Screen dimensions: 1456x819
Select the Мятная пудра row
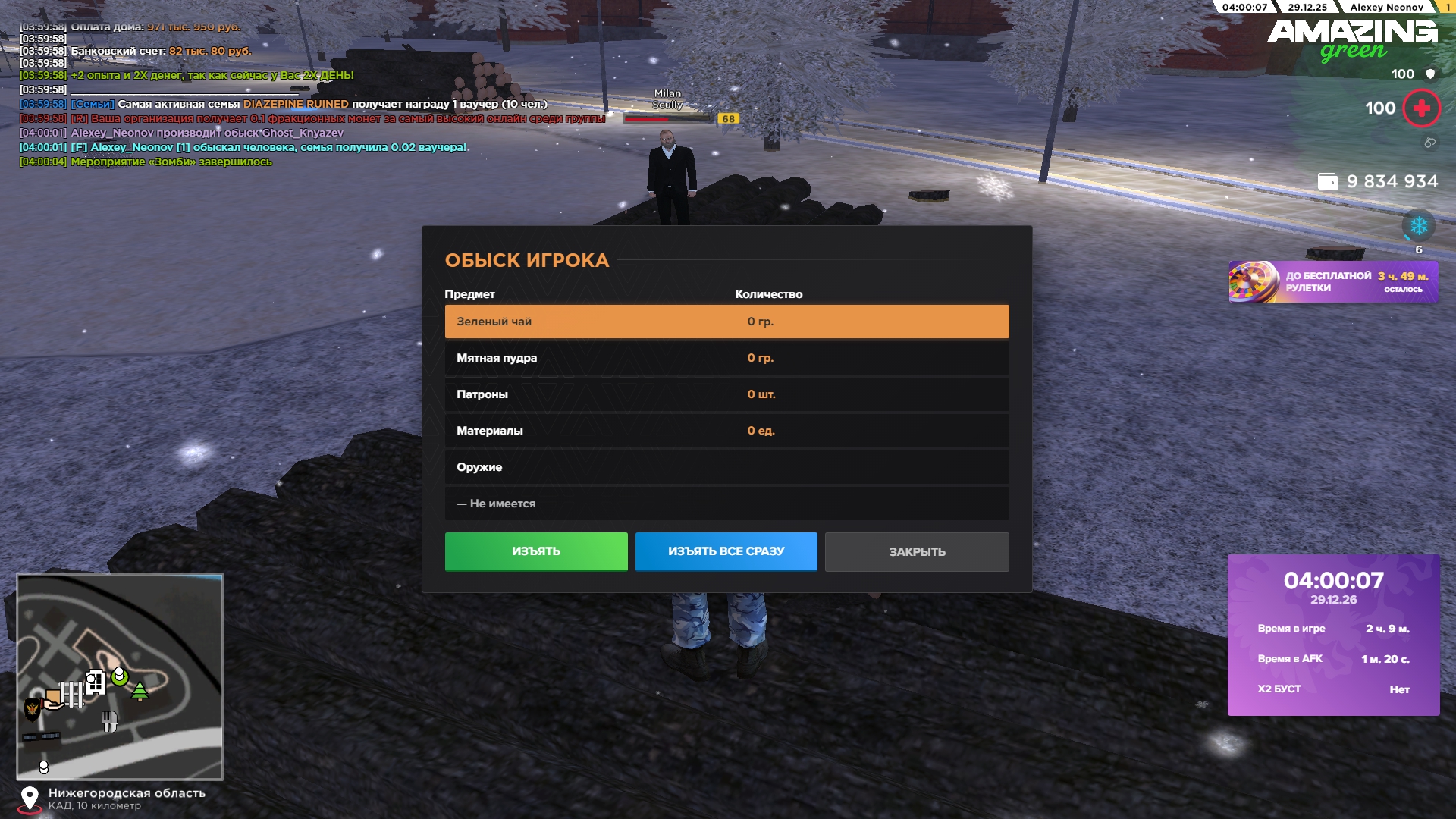click(x=726, y=358)
